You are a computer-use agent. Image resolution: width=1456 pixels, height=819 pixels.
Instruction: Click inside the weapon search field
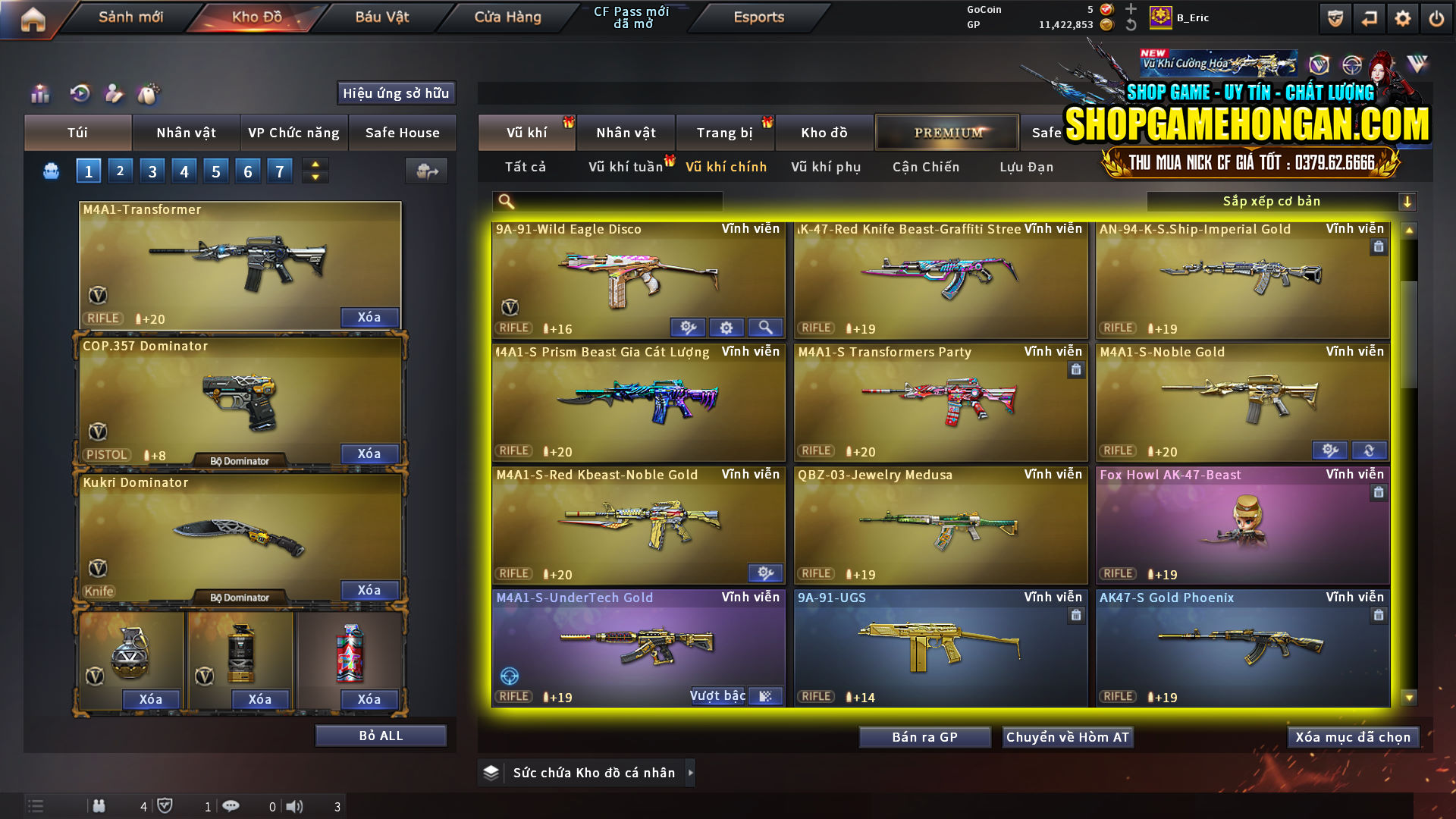[x=607, y=201]
